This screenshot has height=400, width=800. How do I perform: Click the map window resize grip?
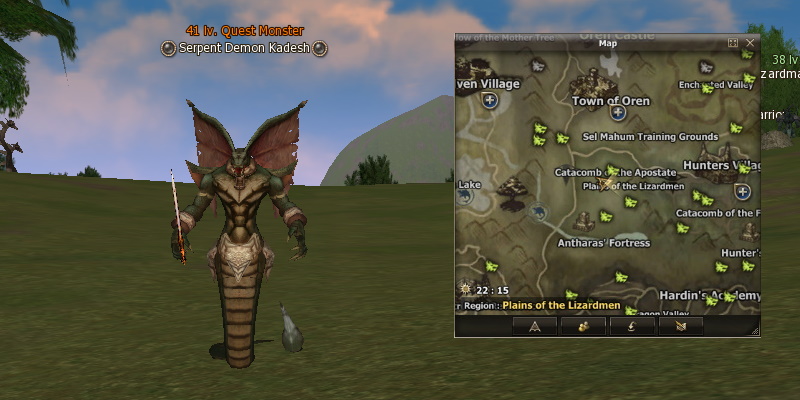point(754,331)
